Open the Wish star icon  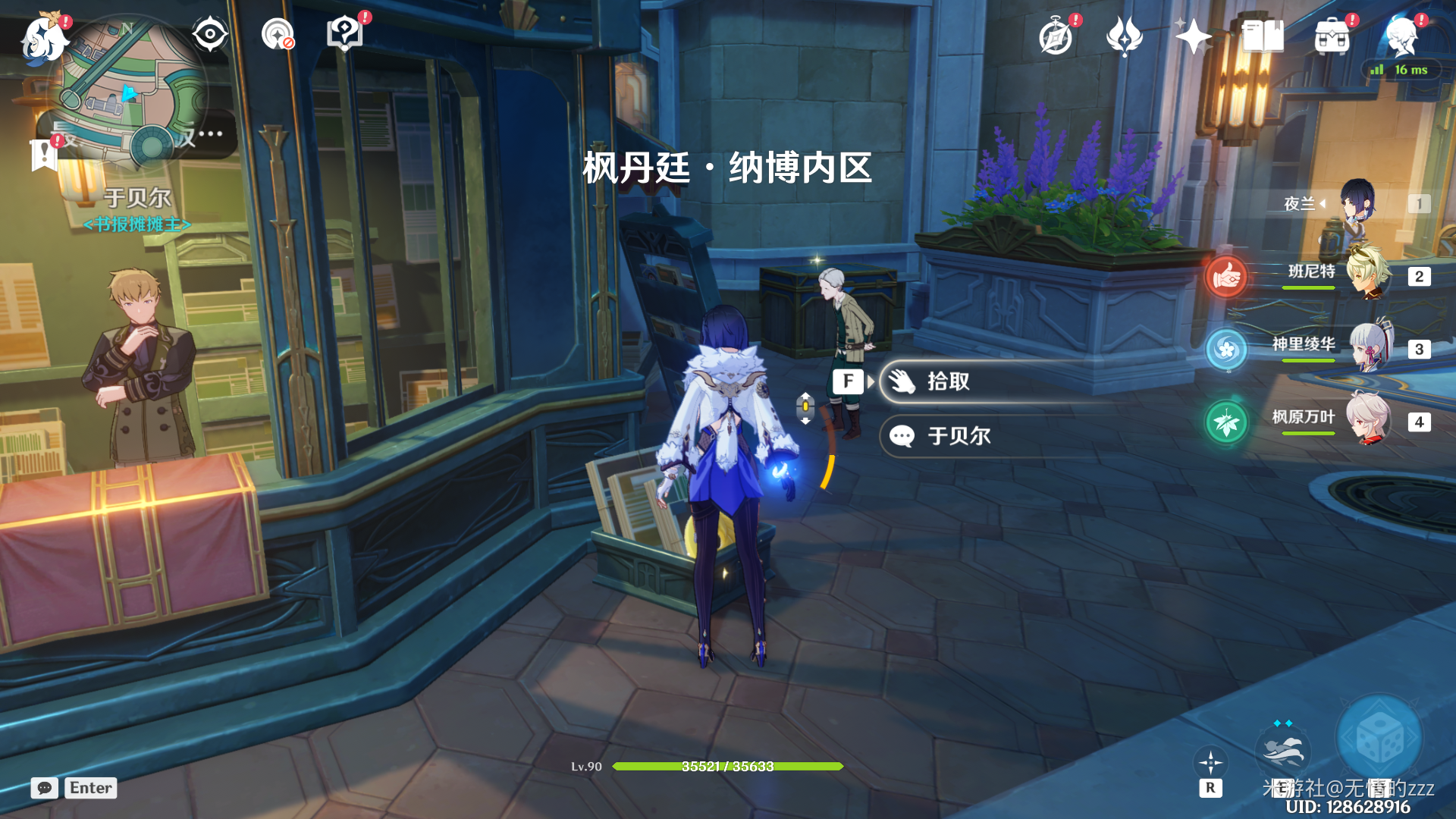[x=1192, y=36]
